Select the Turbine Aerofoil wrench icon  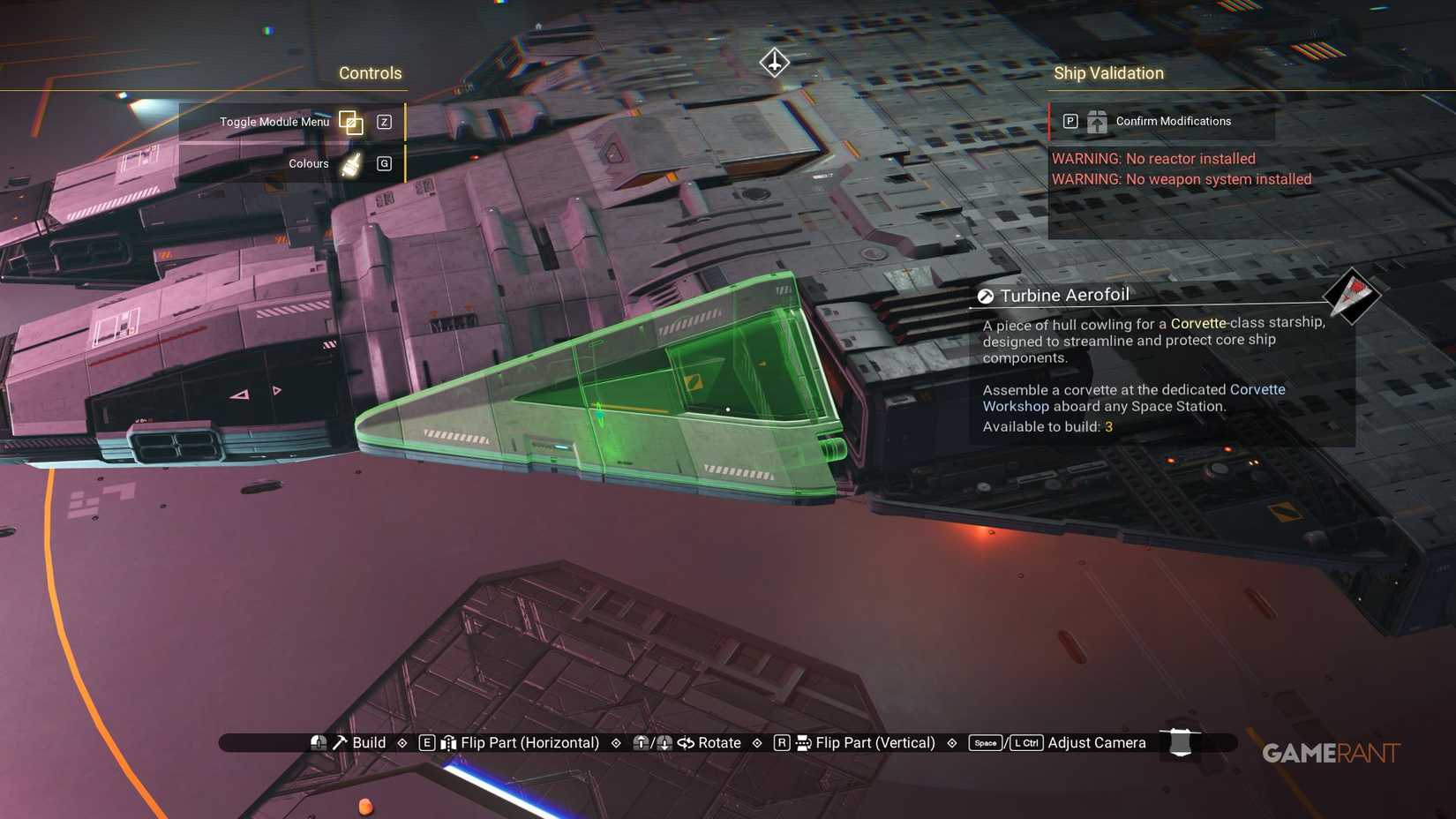pos(985,295)
